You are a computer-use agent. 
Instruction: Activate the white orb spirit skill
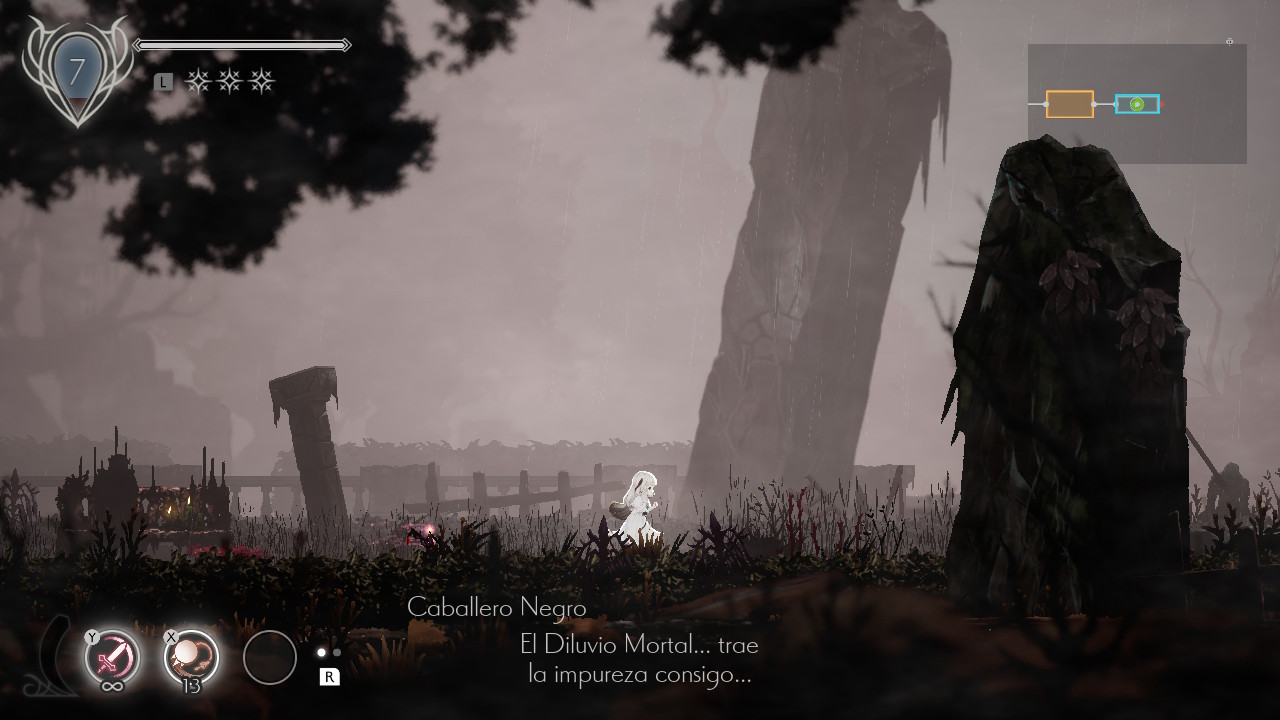click(x=191, y=657)
